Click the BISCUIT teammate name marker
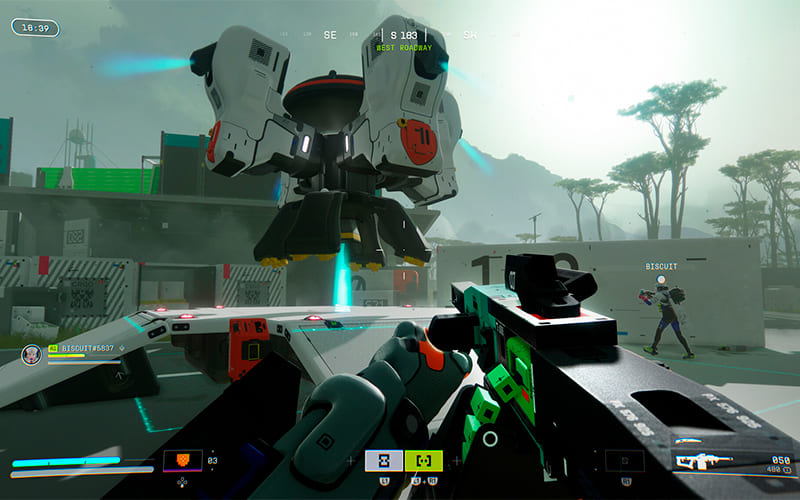Screen dimensions: 800x500 [x=661, y=267]
